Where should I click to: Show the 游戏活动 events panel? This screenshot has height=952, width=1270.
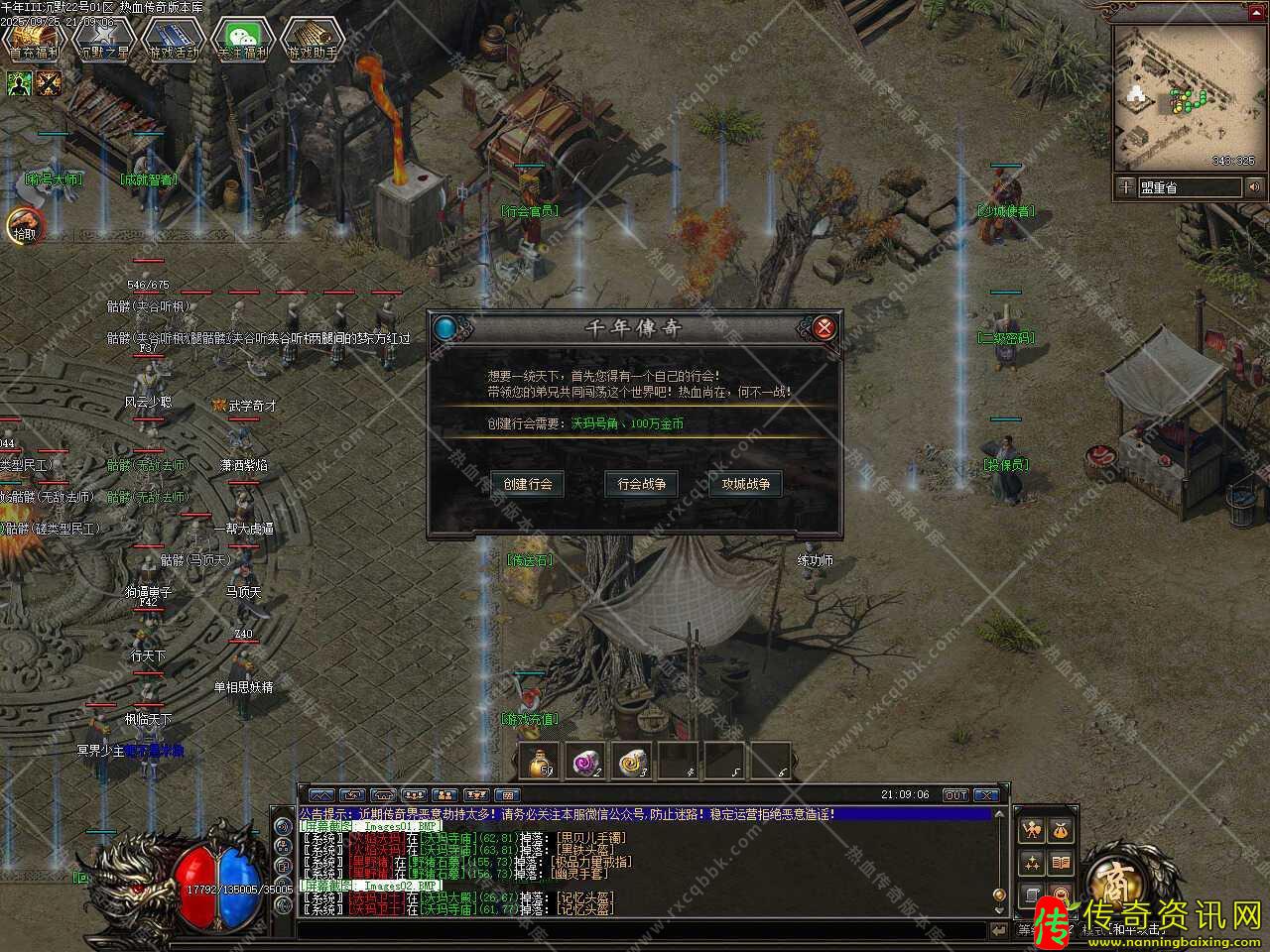click(174, 40)
